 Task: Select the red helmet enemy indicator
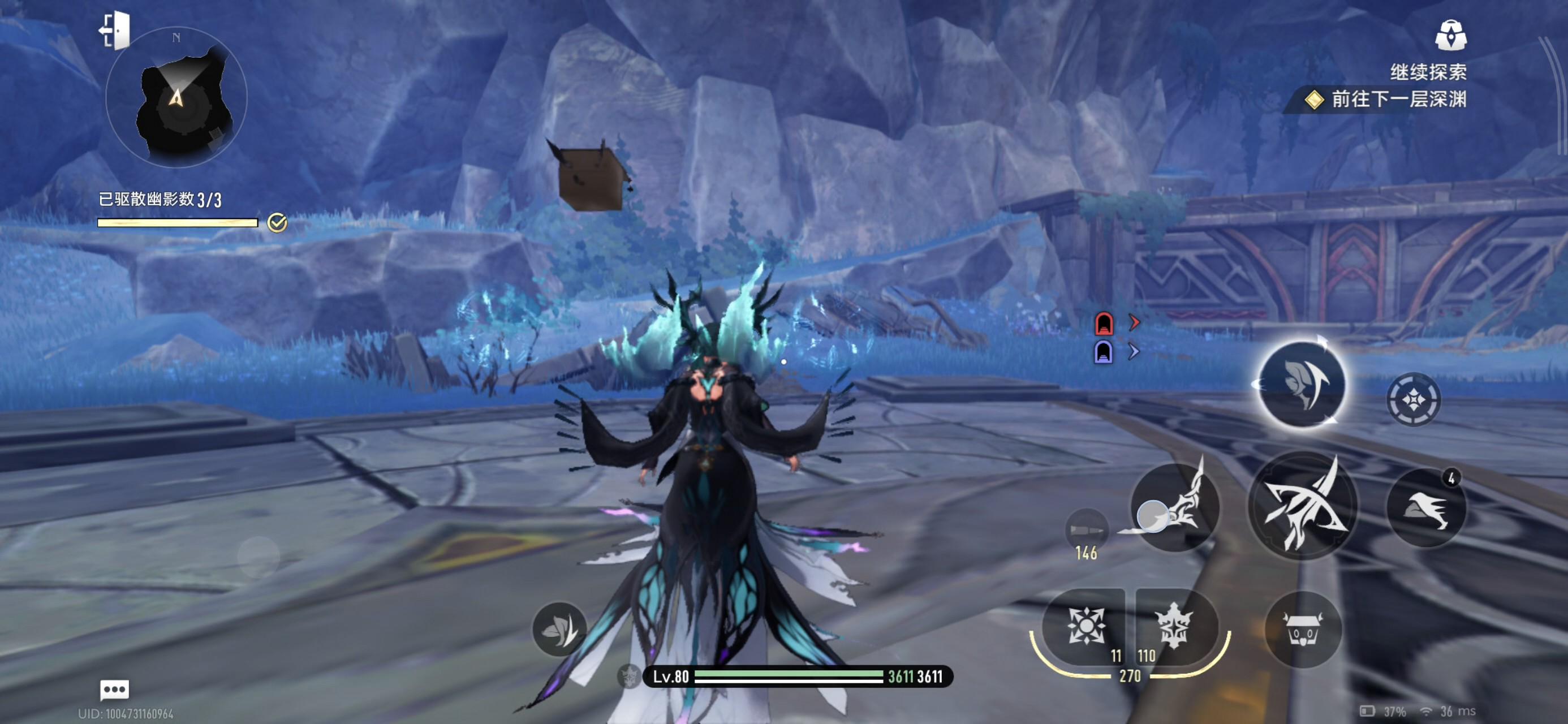point(1104,324)
